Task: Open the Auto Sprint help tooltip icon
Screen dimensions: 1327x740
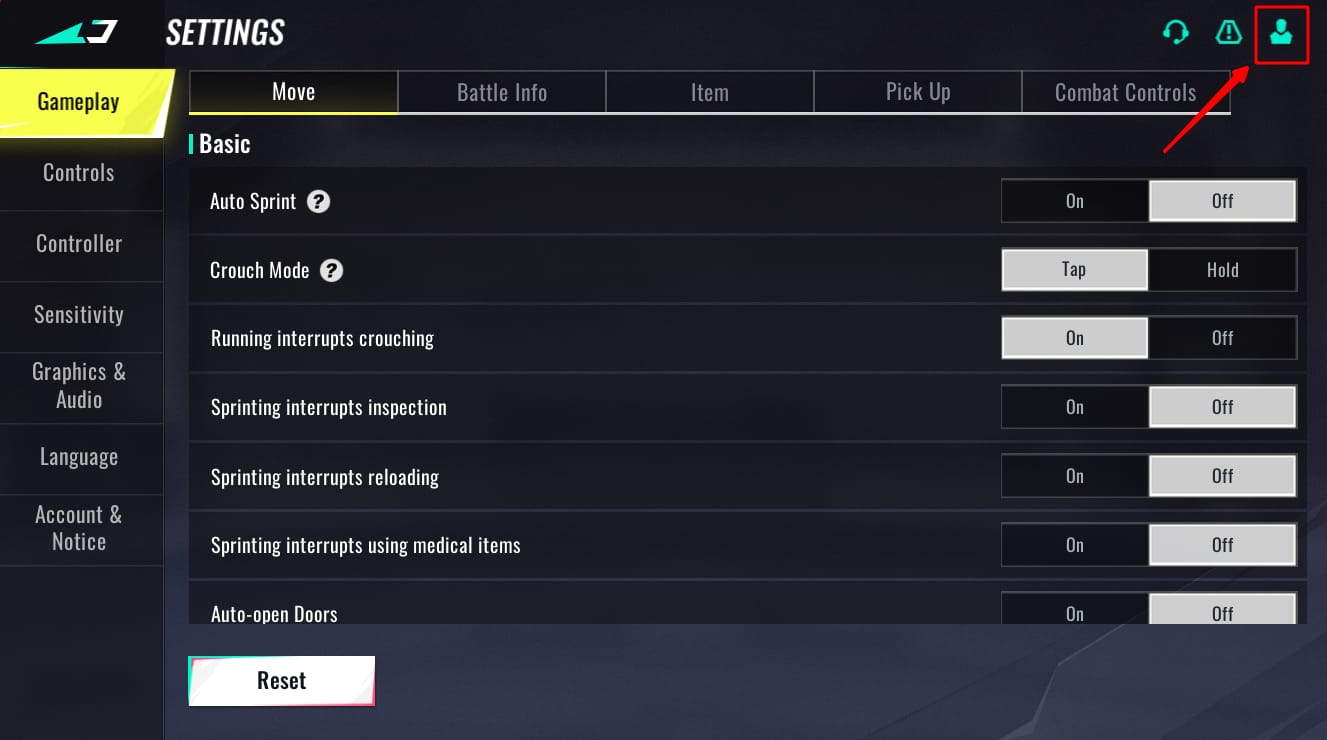Action: (x=317, y=201)
